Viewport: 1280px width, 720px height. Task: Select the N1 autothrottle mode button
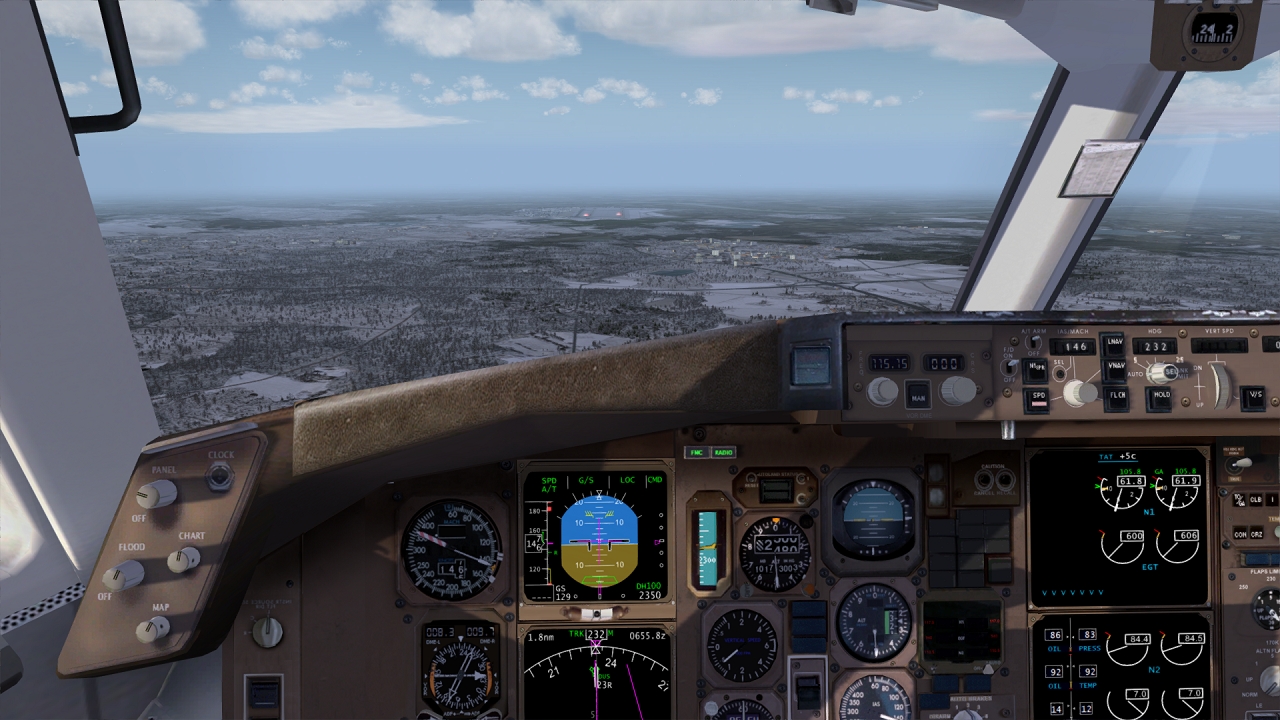1035,370
